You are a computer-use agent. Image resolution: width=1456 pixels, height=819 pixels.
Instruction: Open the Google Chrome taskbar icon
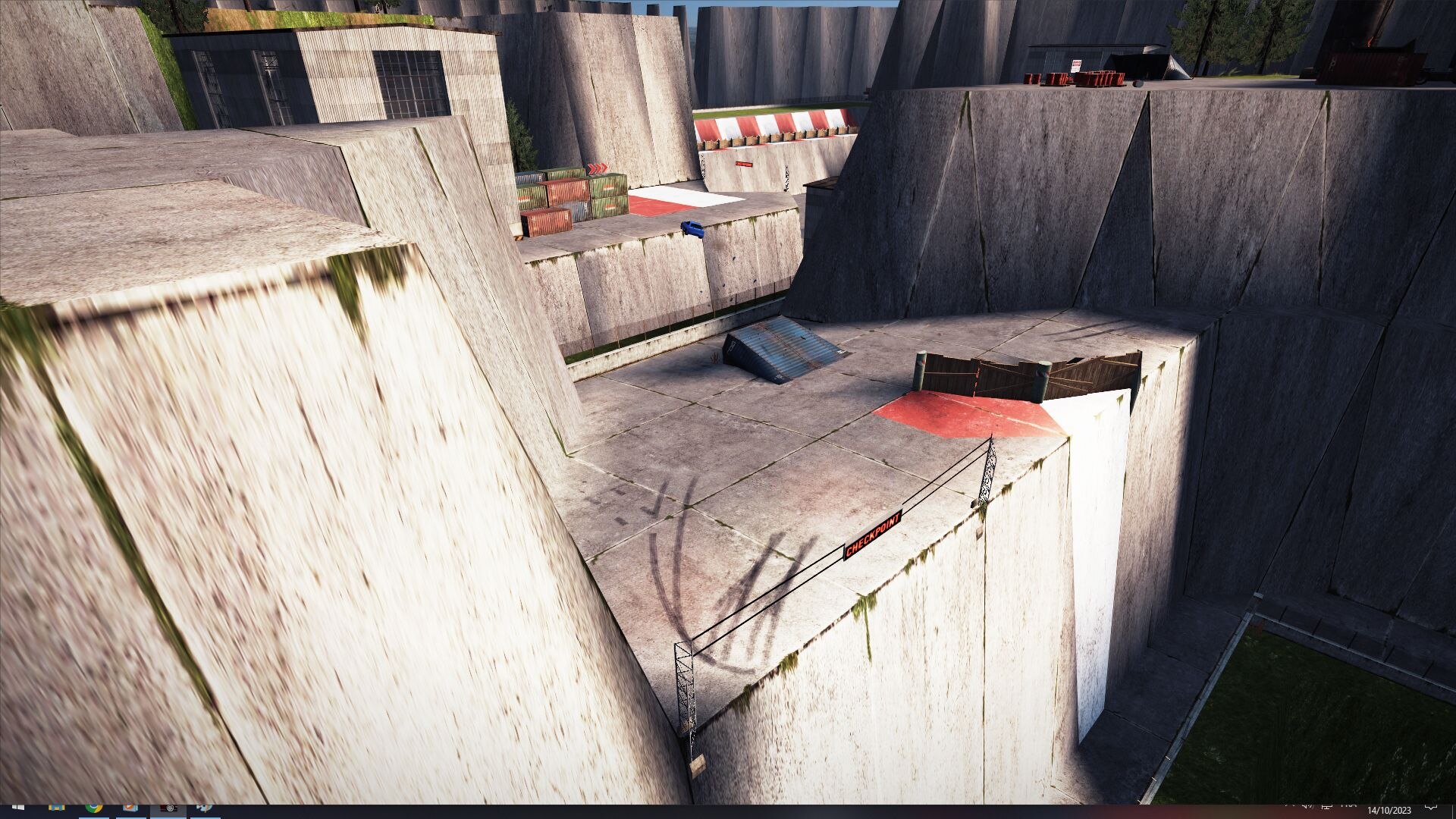pyautogui.click(x=93, y=808)
